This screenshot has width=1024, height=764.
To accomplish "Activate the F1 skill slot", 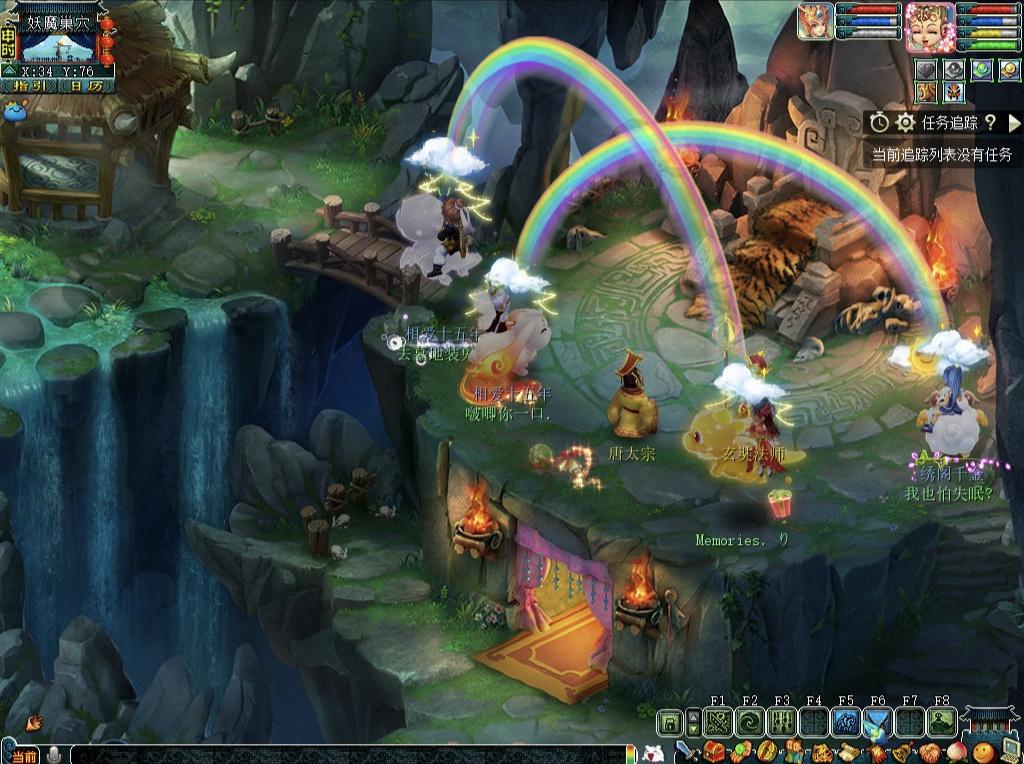I will 718,722.
